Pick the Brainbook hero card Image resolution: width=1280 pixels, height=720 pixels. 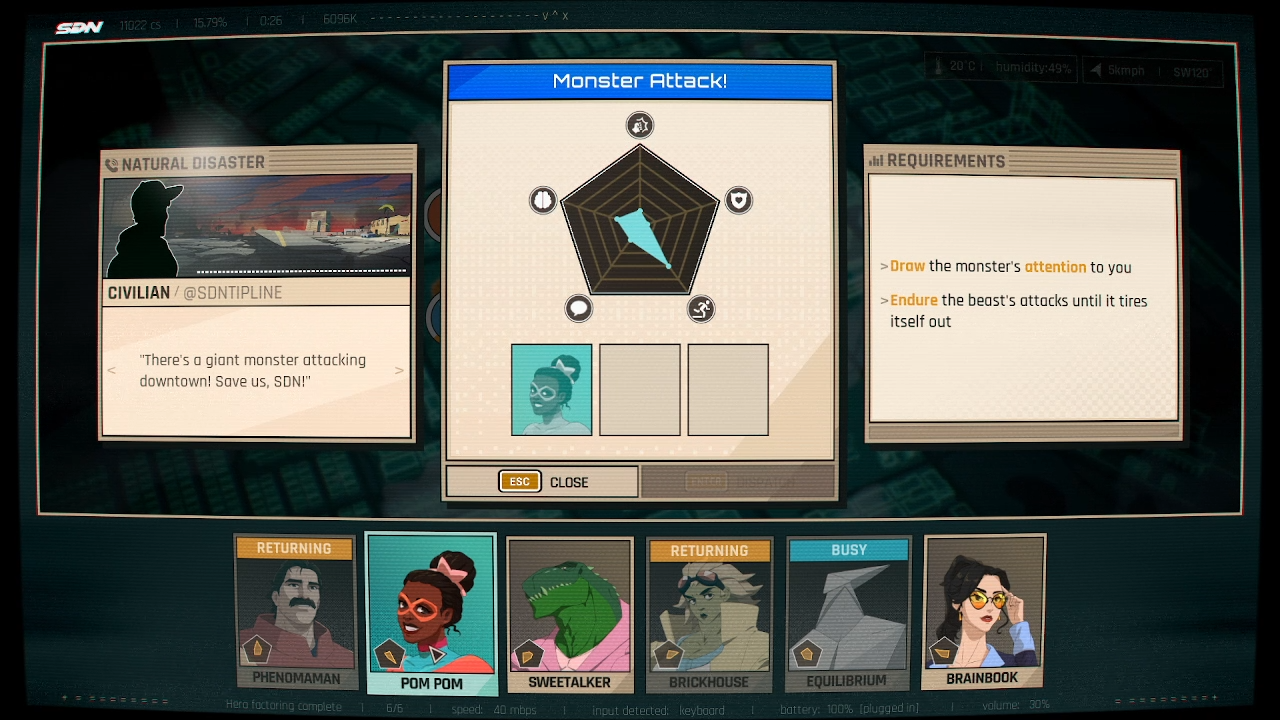pos(983,610)
